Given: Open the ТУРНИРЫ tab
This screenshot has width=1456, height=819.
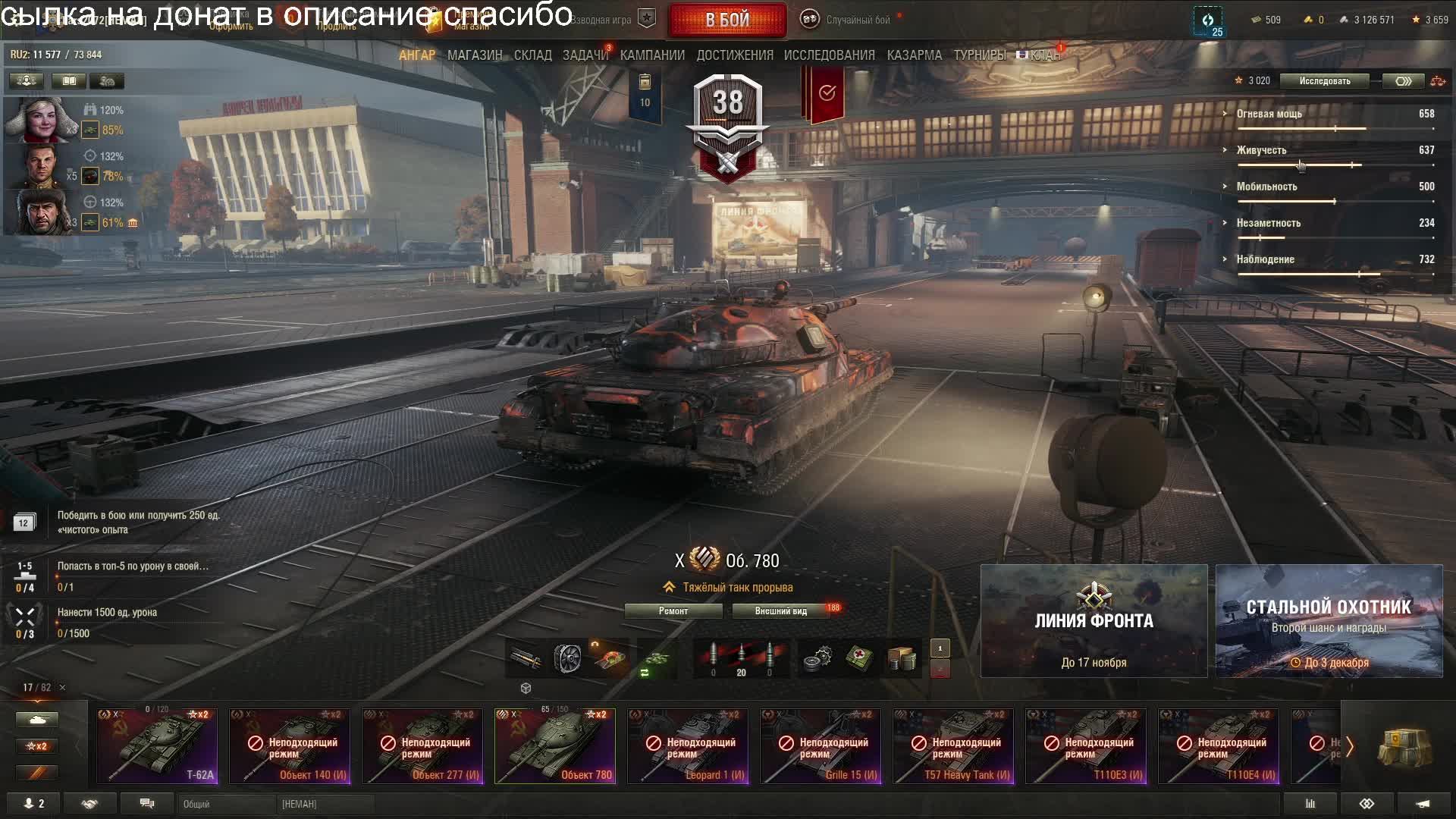Looking at the screenshot, I should (979, 55).
